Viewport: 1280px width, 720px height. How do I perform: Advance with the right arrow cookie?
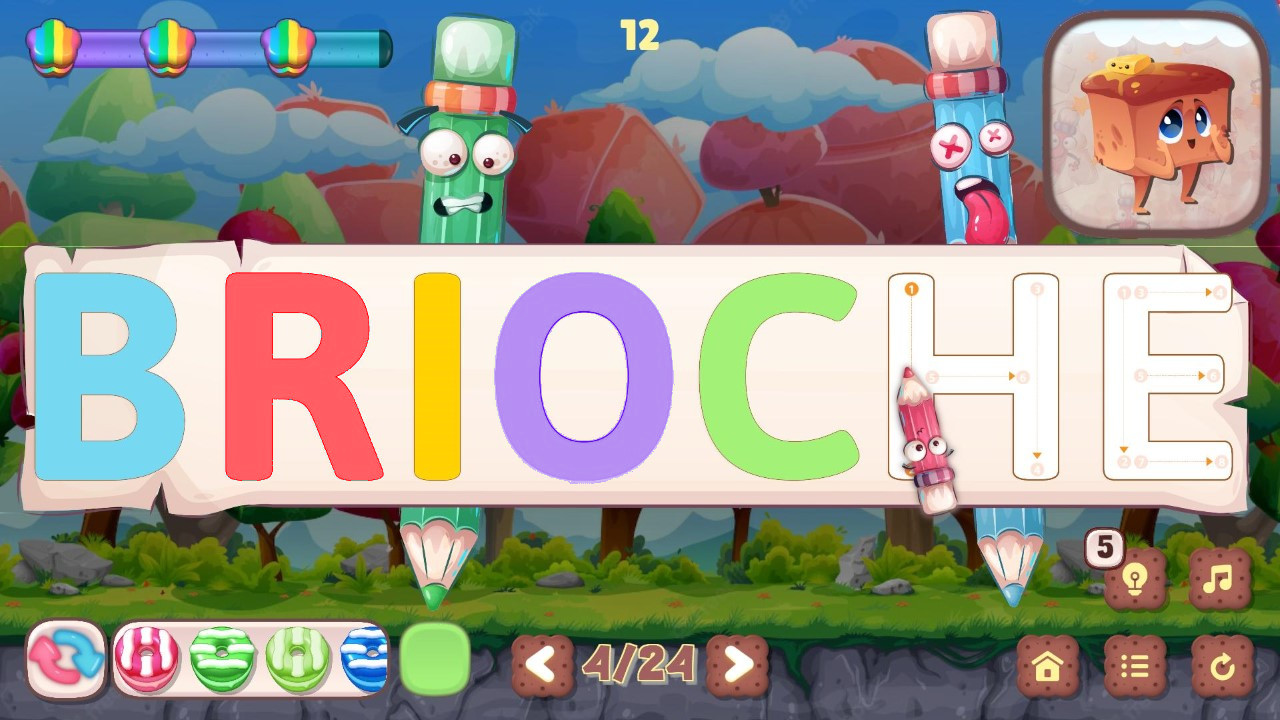737,663
